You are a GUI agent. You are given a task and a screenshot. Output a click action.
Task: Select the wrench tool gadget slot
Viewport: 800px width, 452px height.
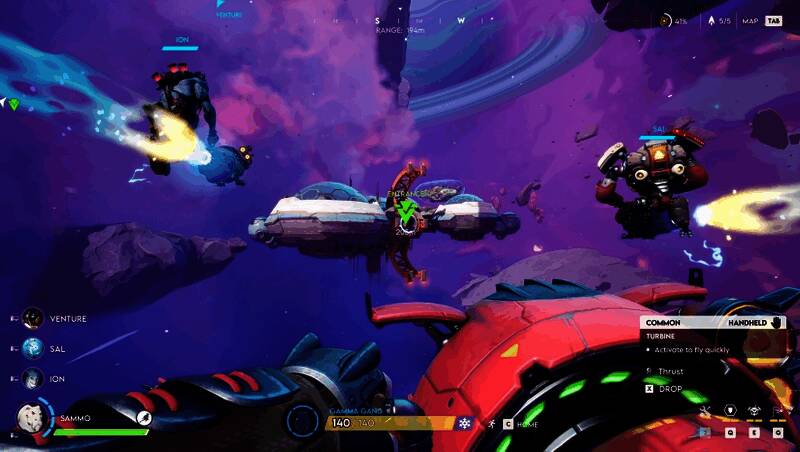pyautogui.click(x=705, y=410)
